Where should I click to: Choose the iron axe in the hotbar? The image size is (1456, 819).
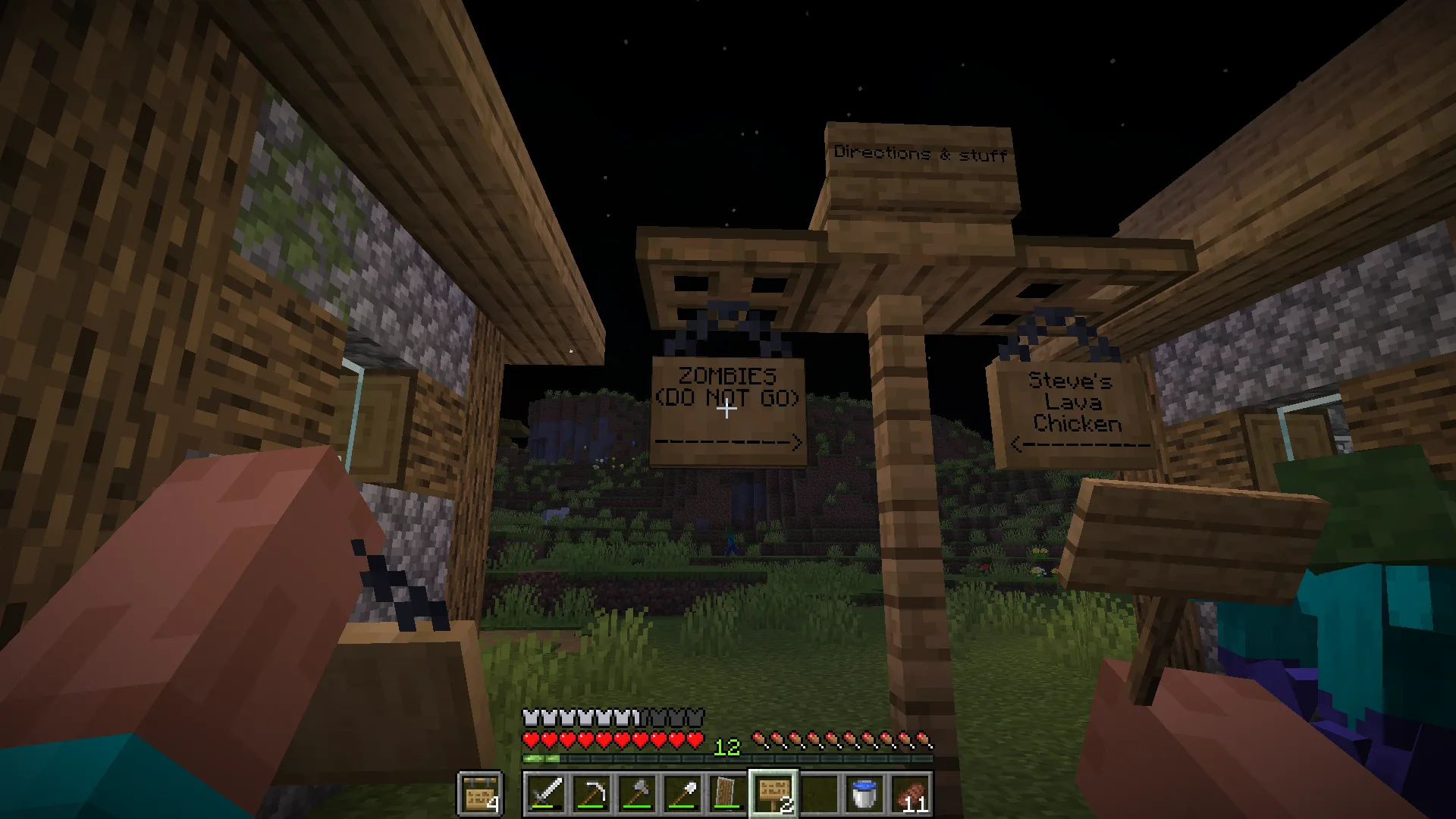point(637,794)
